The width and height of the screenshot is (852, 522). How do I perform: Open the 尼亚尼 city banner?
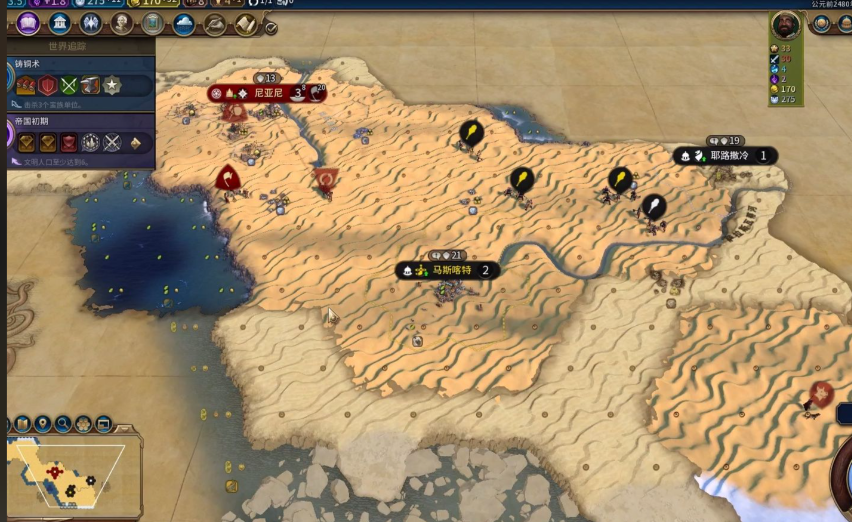tap(267, 93)
